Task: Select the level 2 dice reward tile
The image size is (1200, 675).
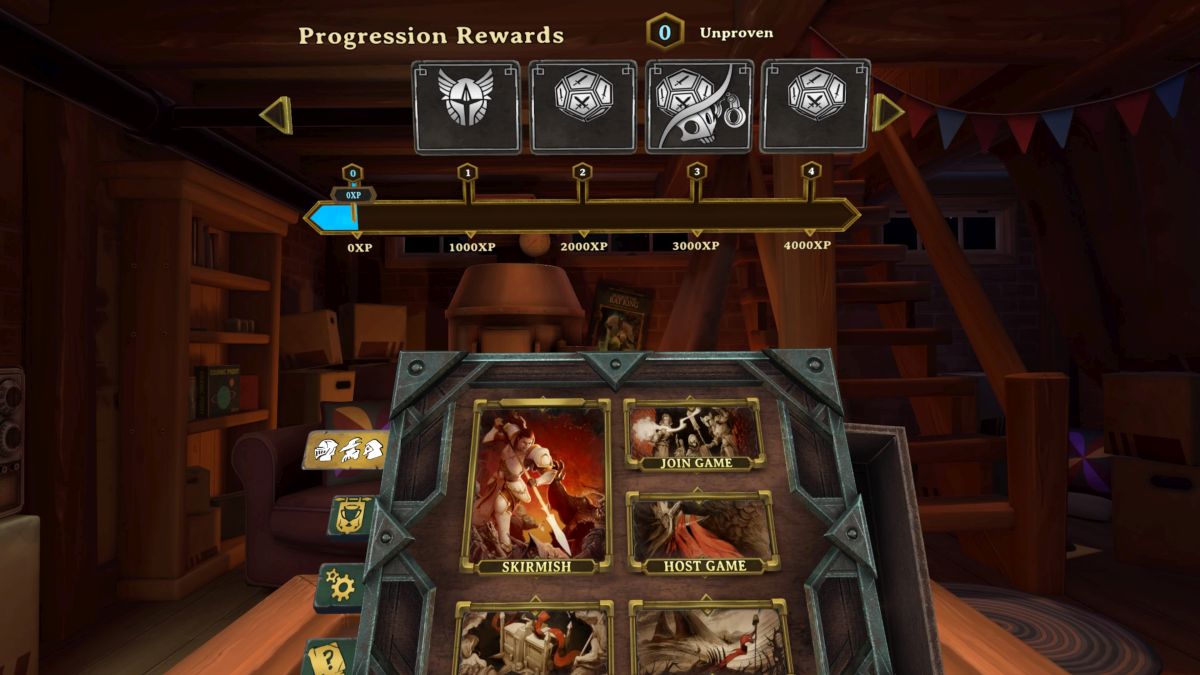Action: click(x=583, y=107)
